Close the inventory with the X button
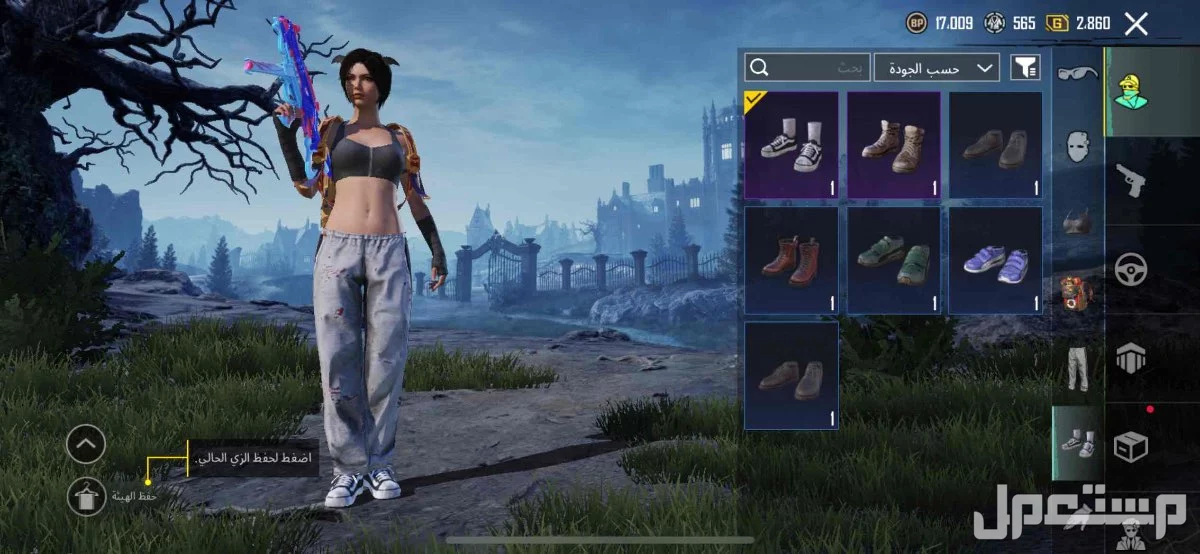 point(1136,24)
